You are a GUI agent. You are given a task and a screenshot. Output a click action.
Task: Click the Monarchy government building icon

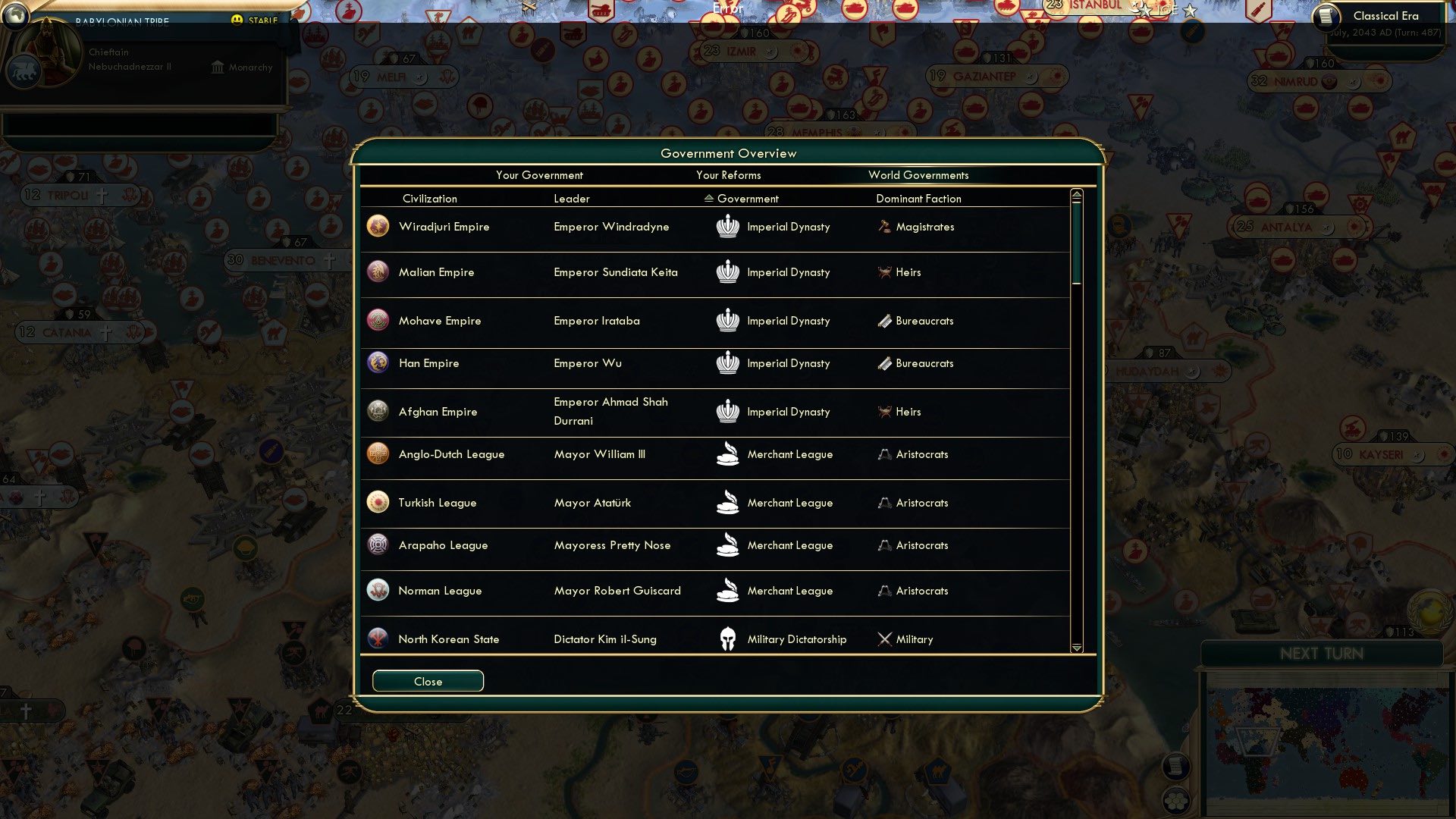pyautogui.click(x=218, y=67)
